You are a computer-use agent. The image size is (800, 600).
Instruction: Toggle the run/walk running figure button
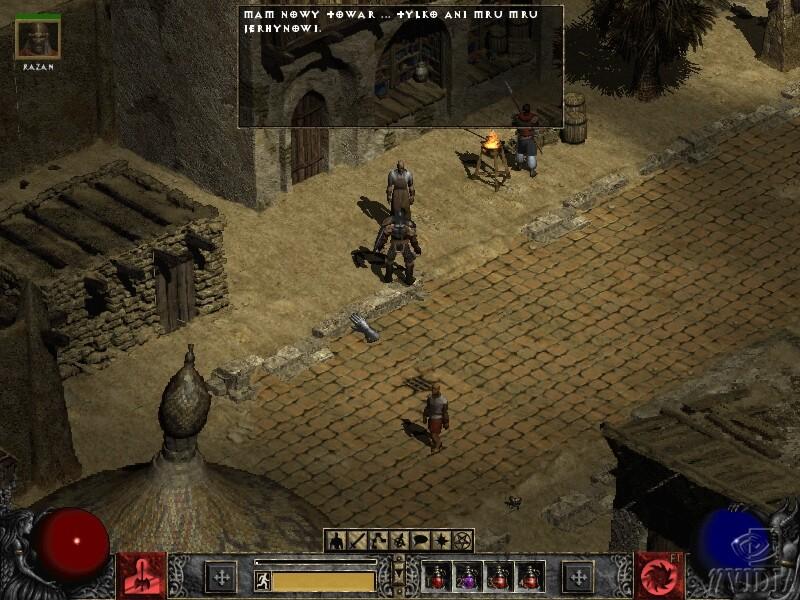[263, 580]
